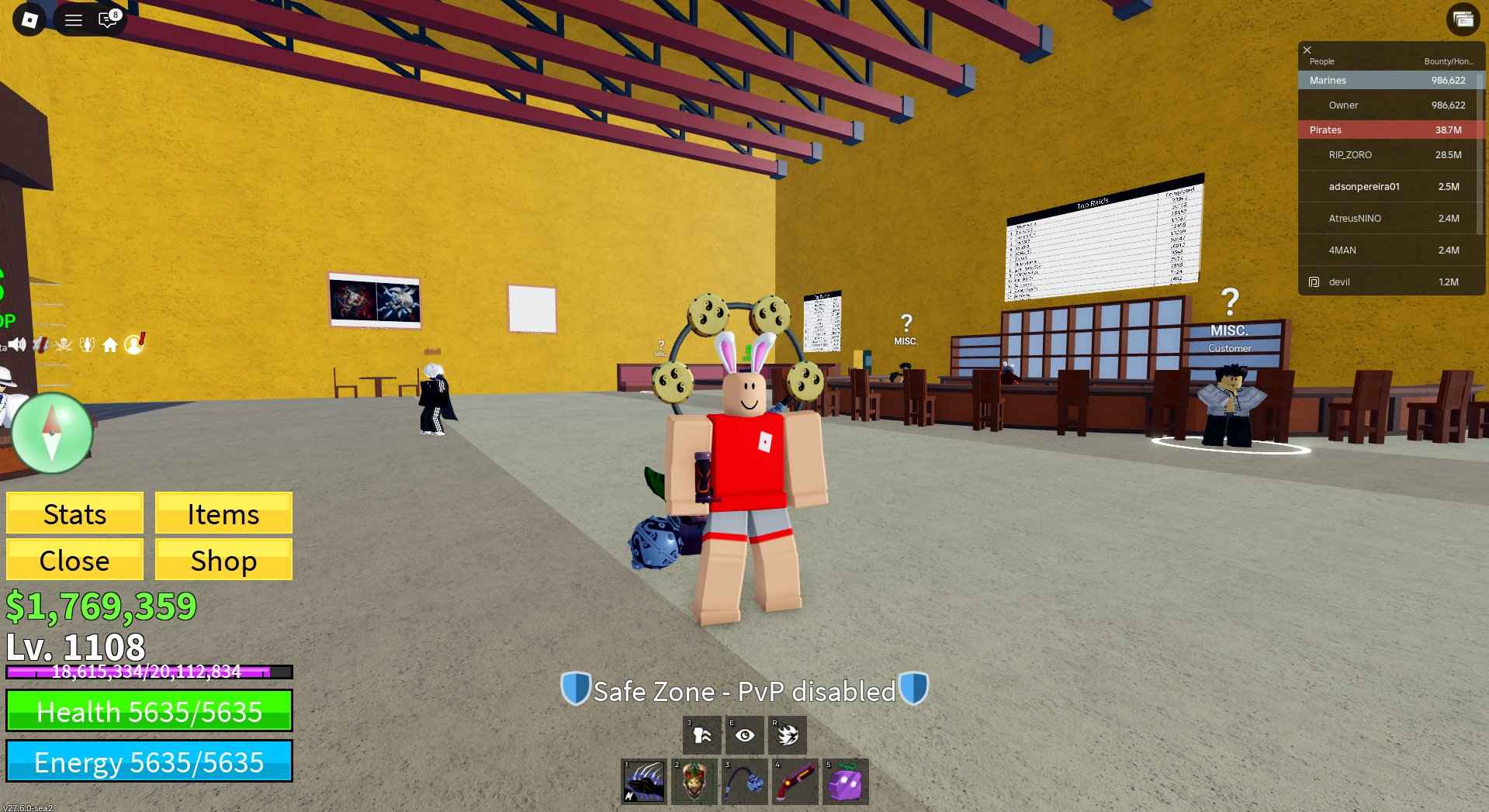This screenshot has width=1489, height=812.
Task: Activate the E eye observation ability
Action: coord(745,734)
